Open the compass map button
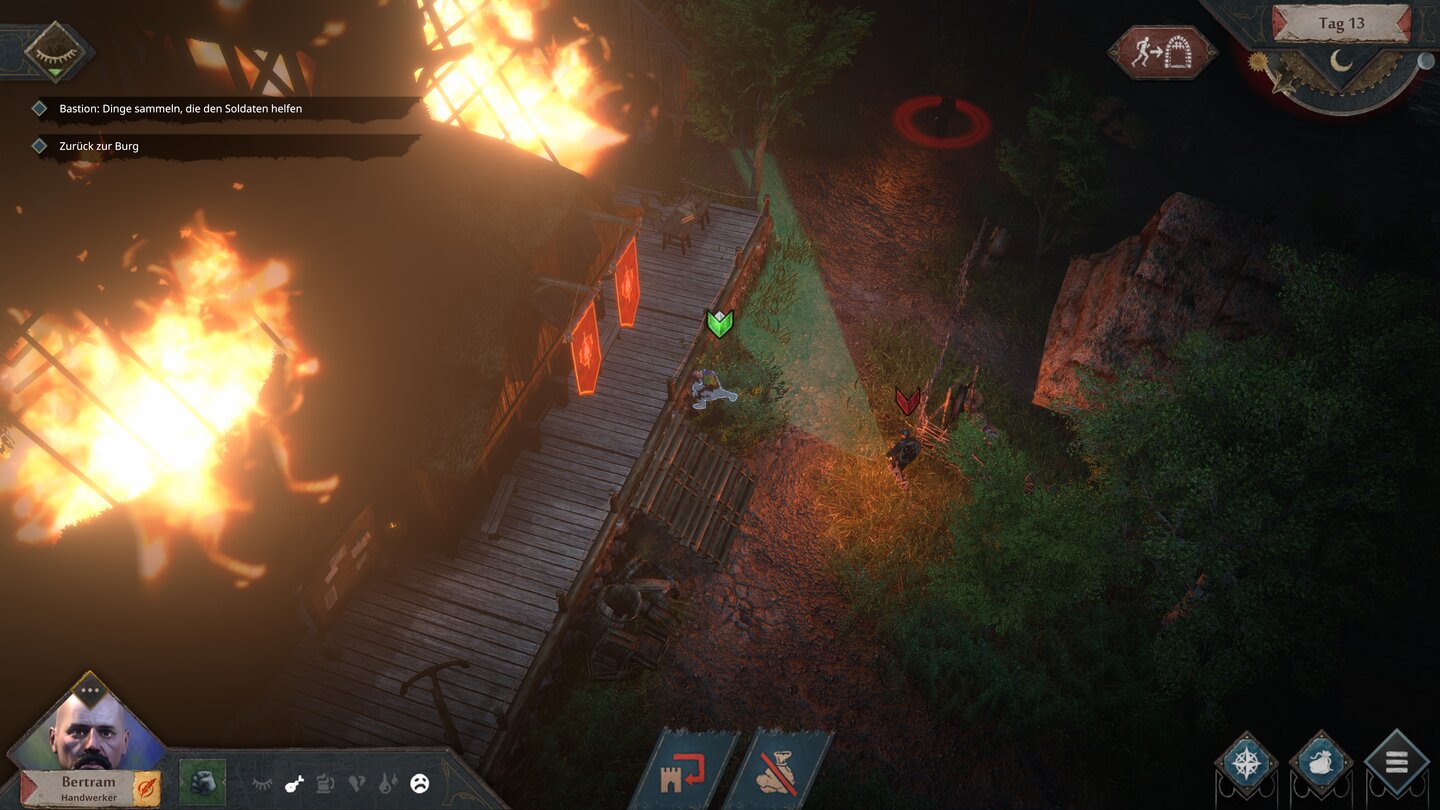 1247,764
